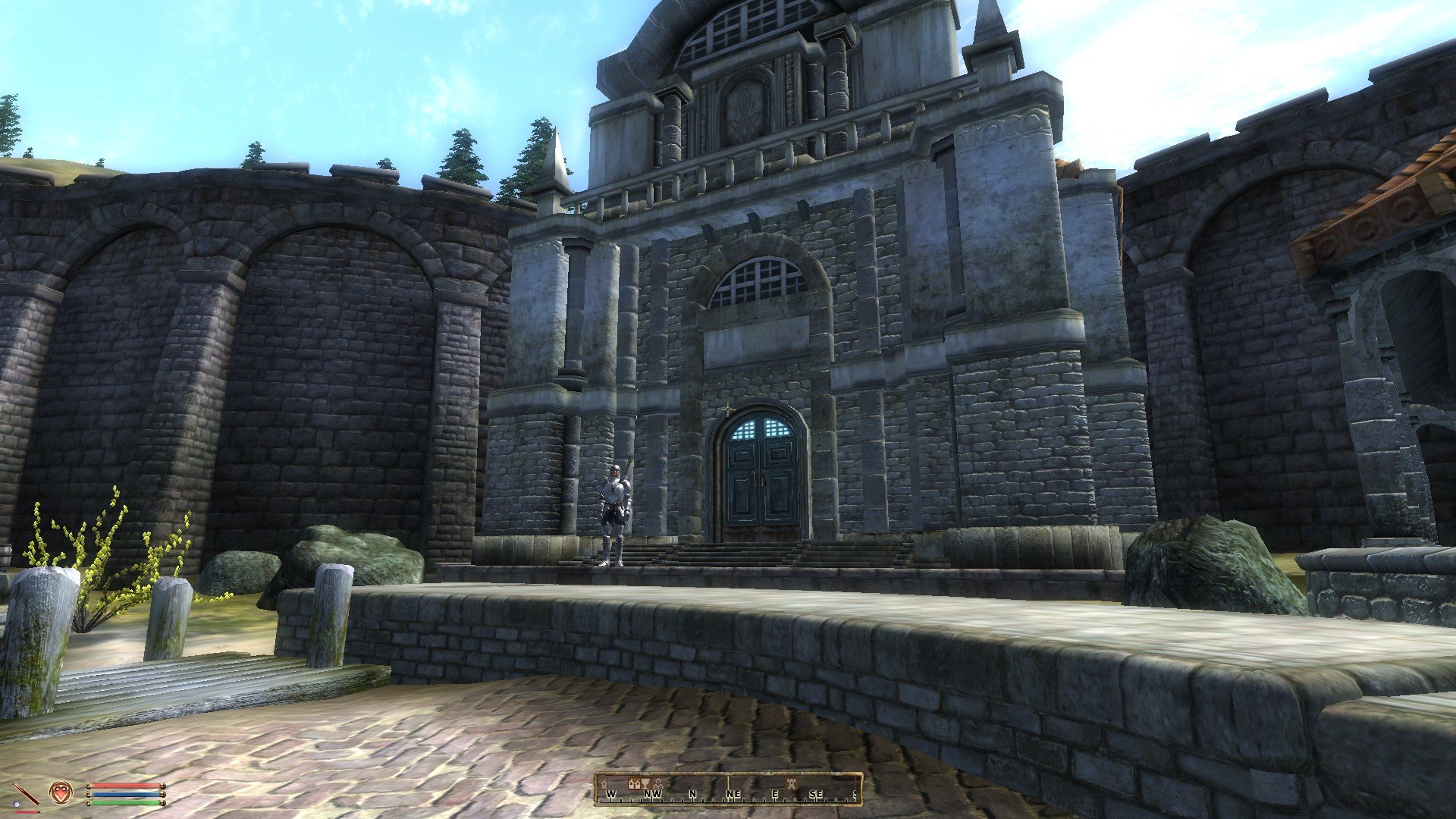Select the castle marker near SE heading
This screenshot has height=819, width=1456.
(792, 785)
